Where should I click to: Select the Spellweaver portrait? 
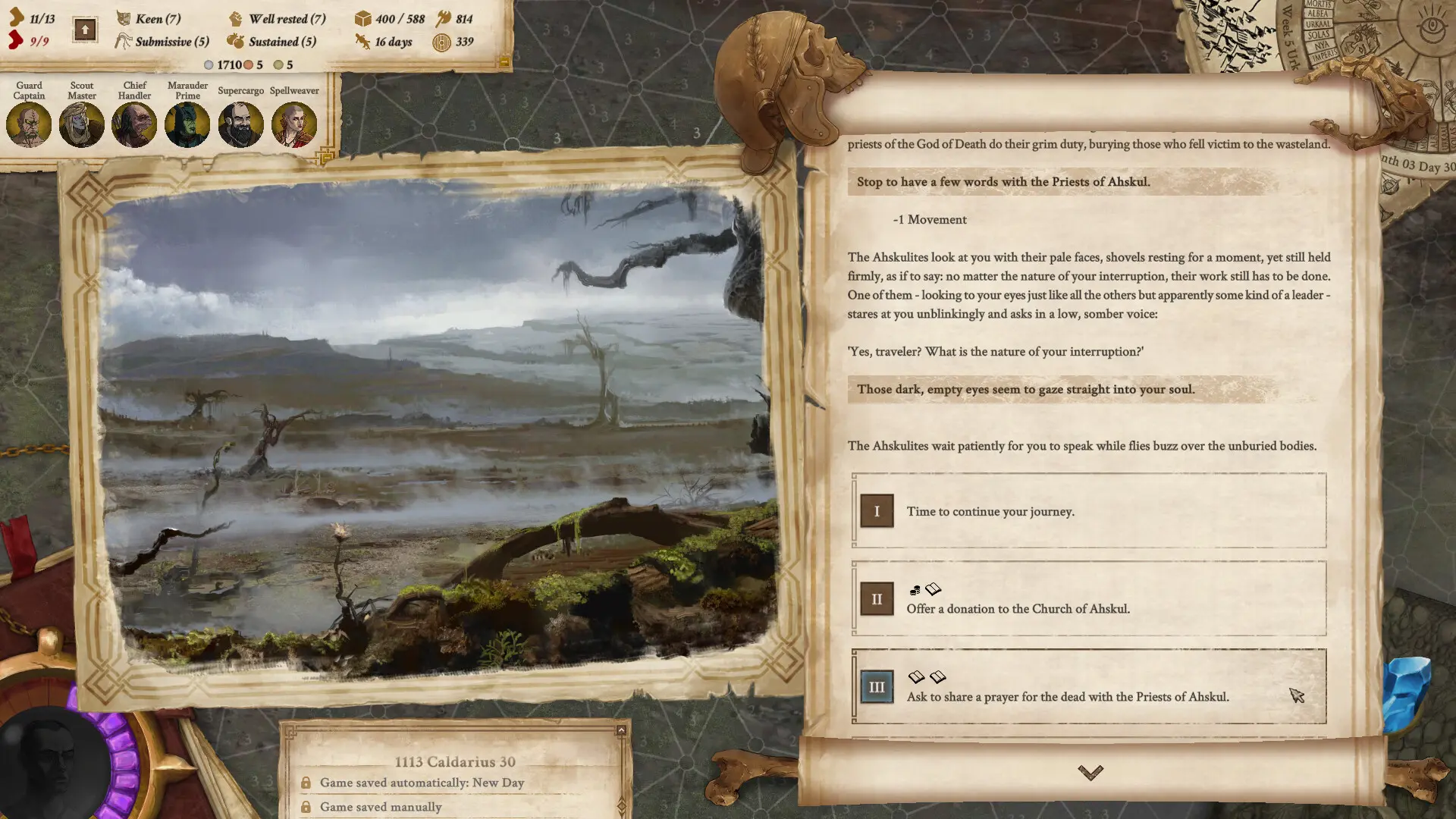coord(294,124)
